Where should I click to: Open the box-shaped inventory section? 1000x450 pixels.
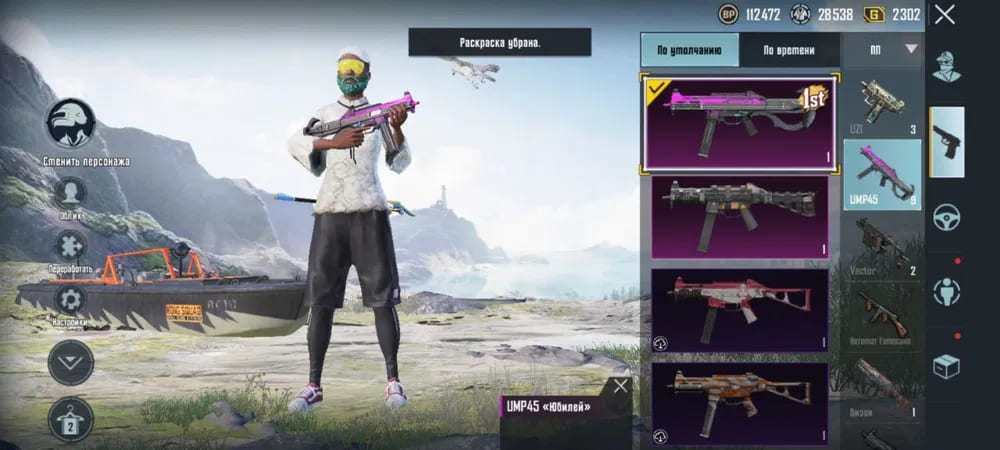(946, 367)
